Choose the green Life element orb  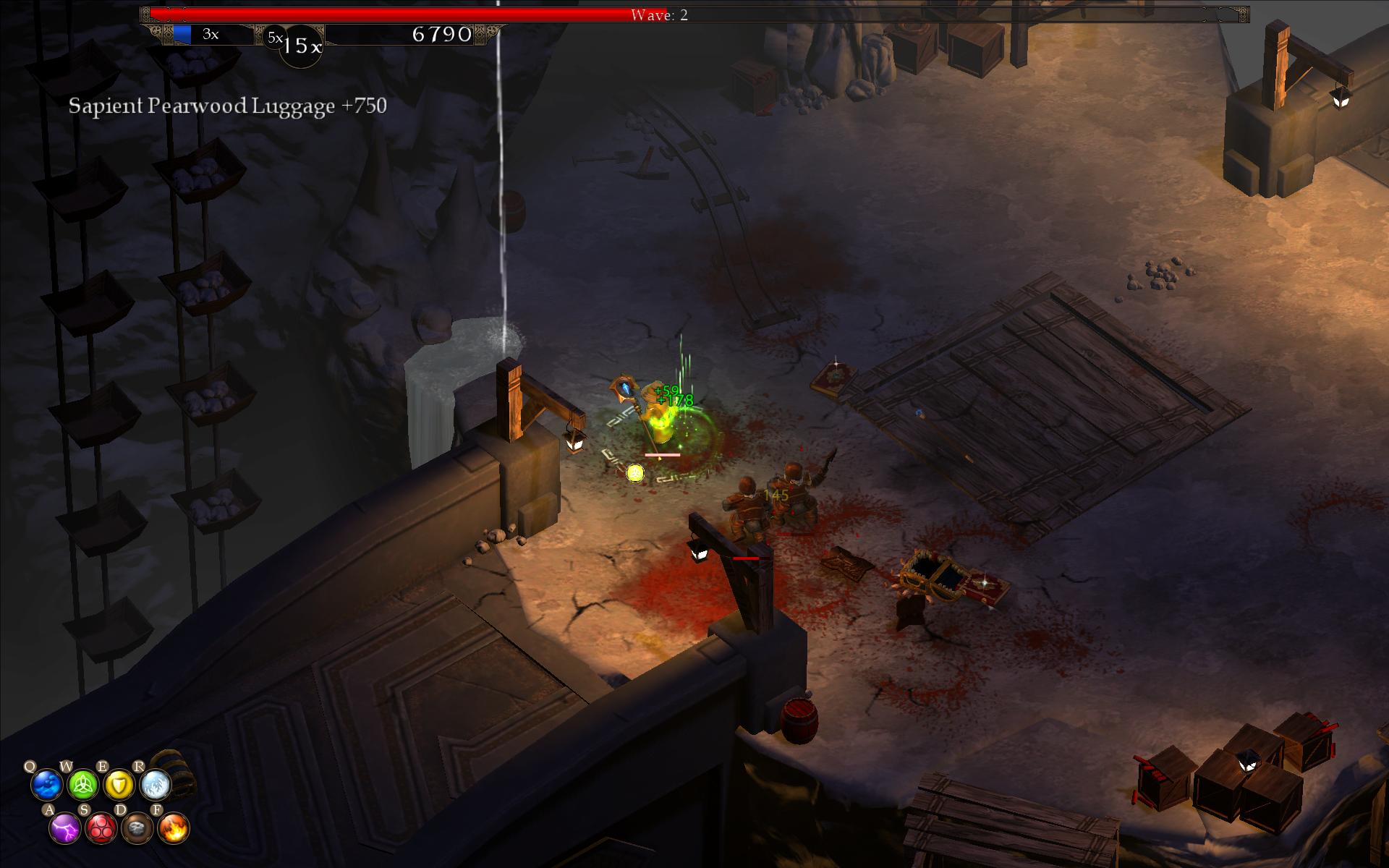[82, 784]
